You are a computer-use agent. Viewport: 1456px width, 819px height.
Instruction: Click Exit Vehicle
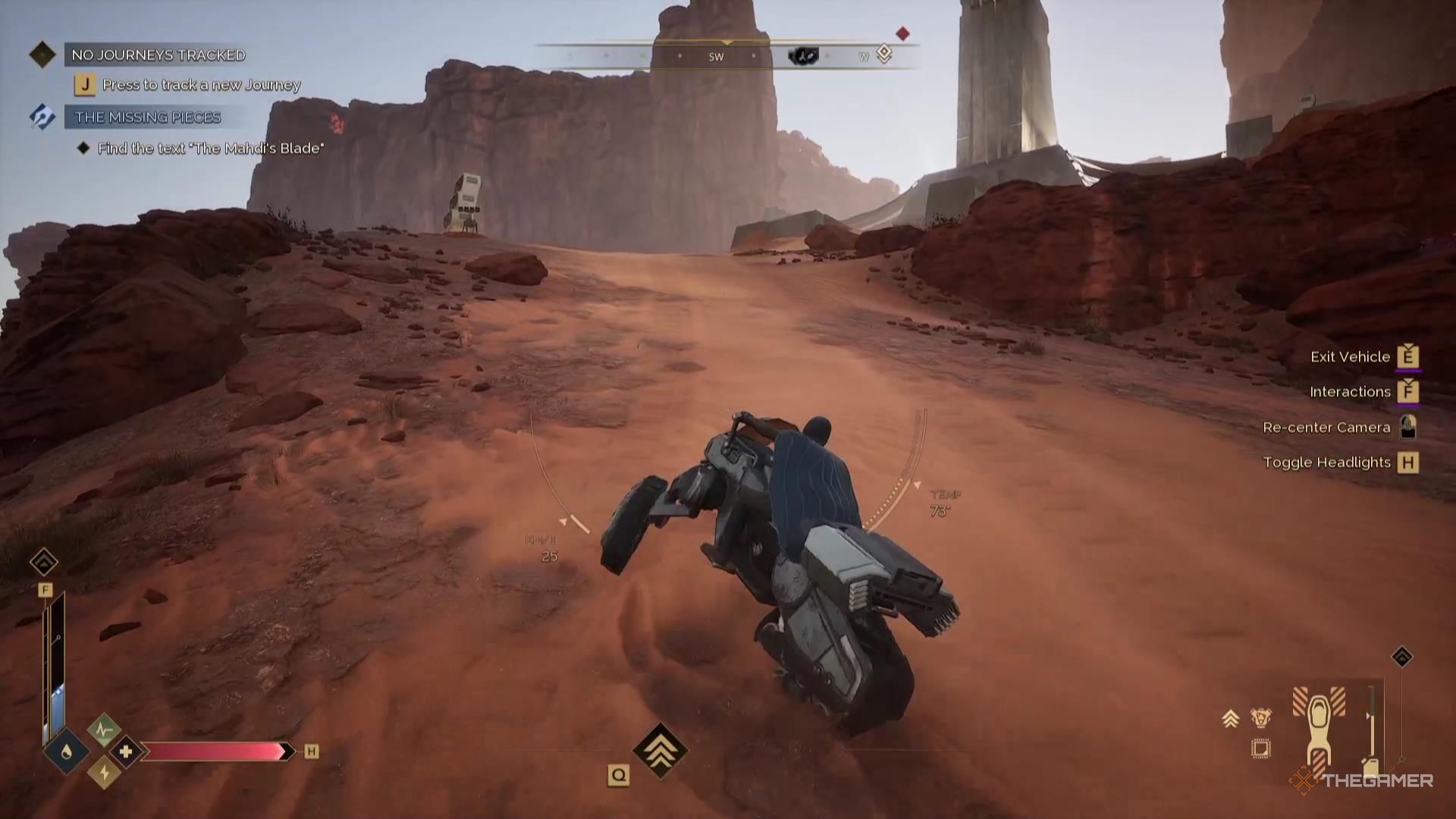(x=1351, y=356)
